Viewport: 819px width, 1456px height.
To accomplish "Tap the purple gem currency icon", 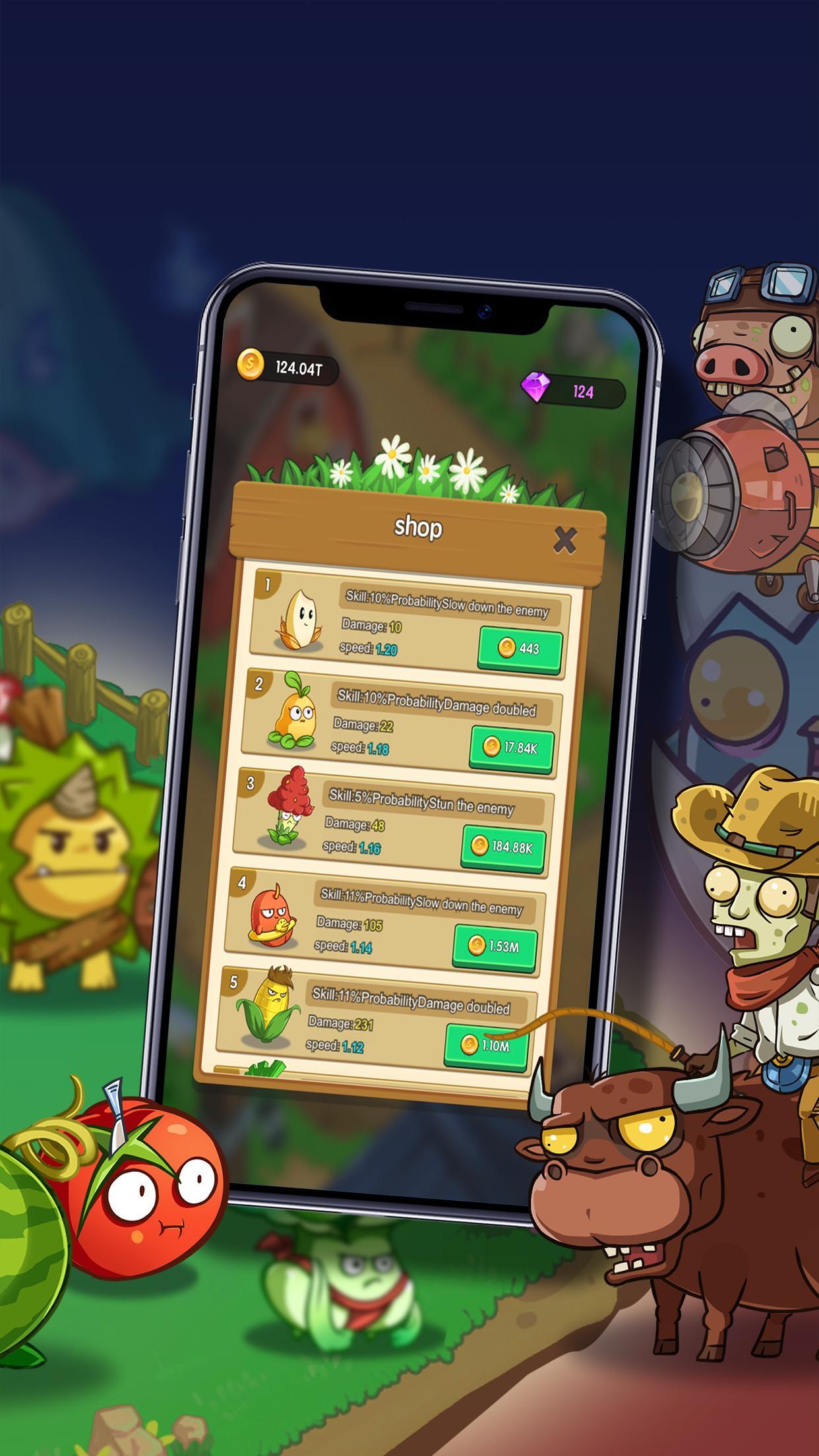I will tap(535, 387).
